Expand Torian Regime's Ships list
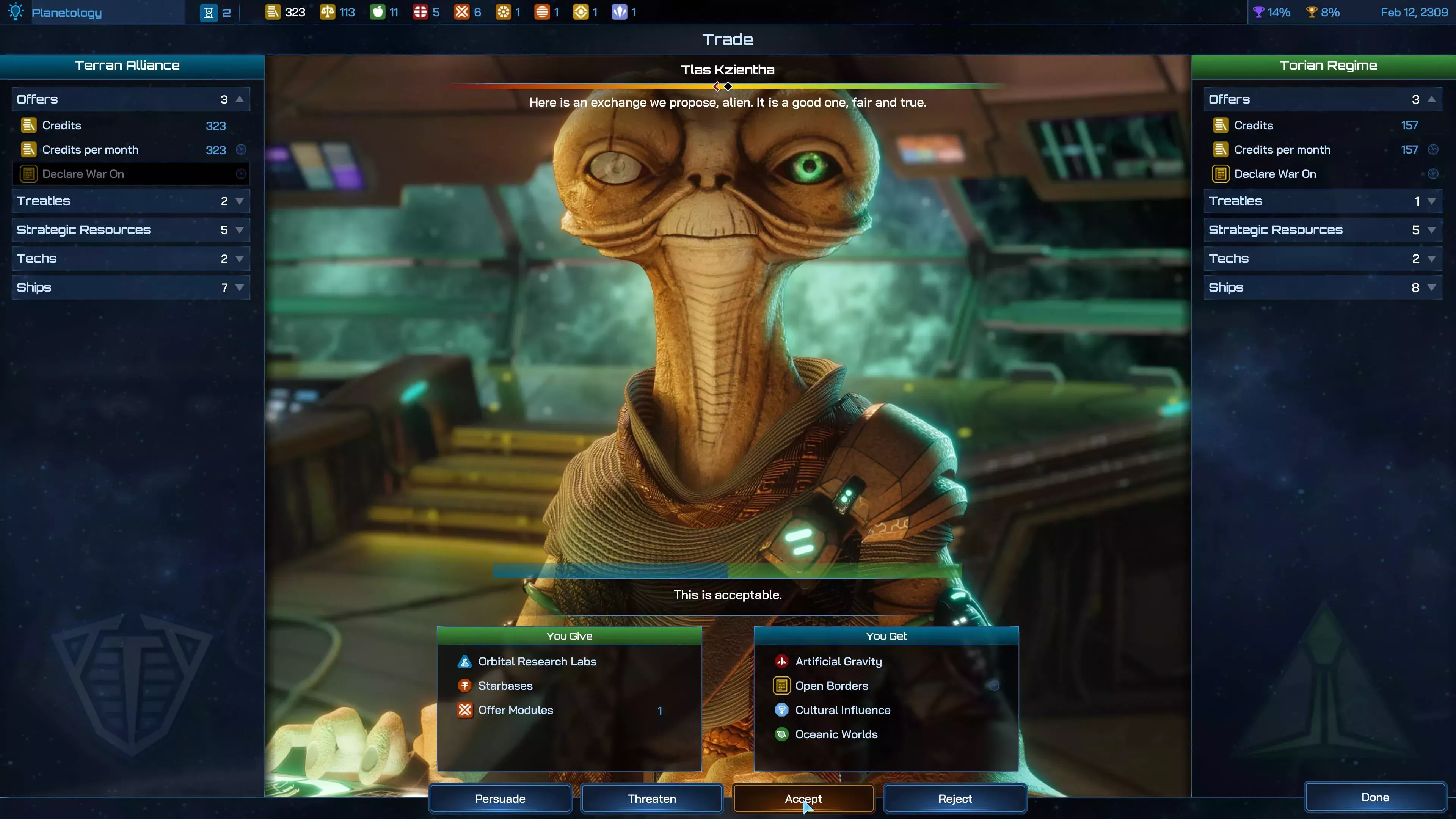 point(1432,287)
